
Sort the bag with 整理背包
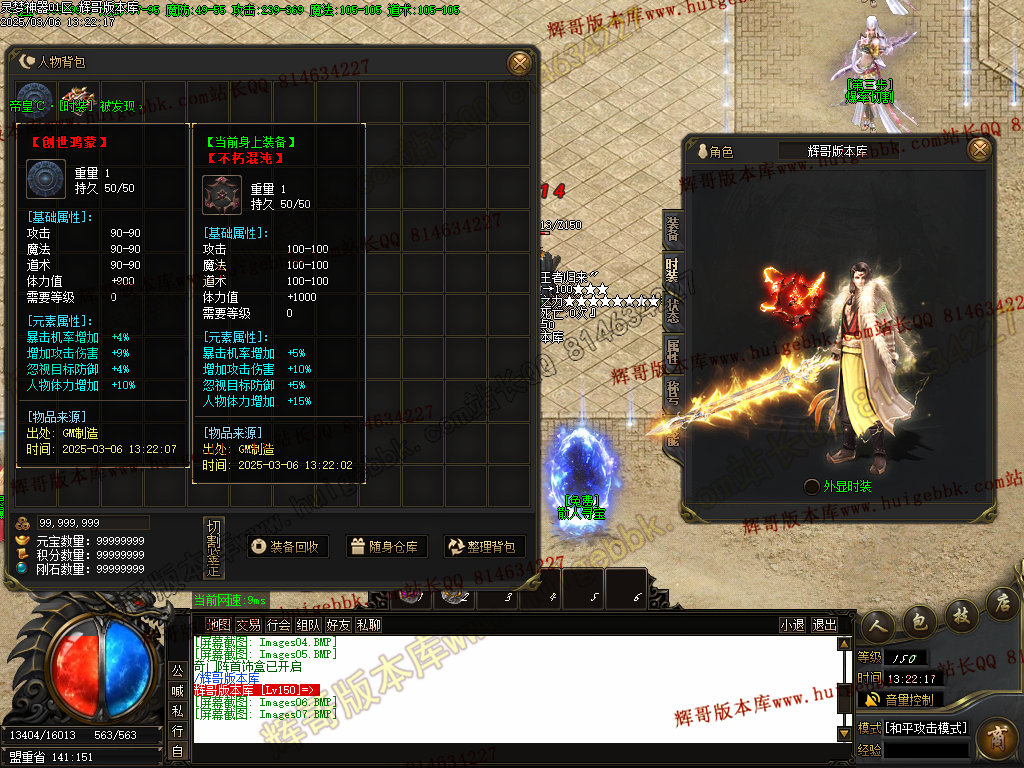485,547
